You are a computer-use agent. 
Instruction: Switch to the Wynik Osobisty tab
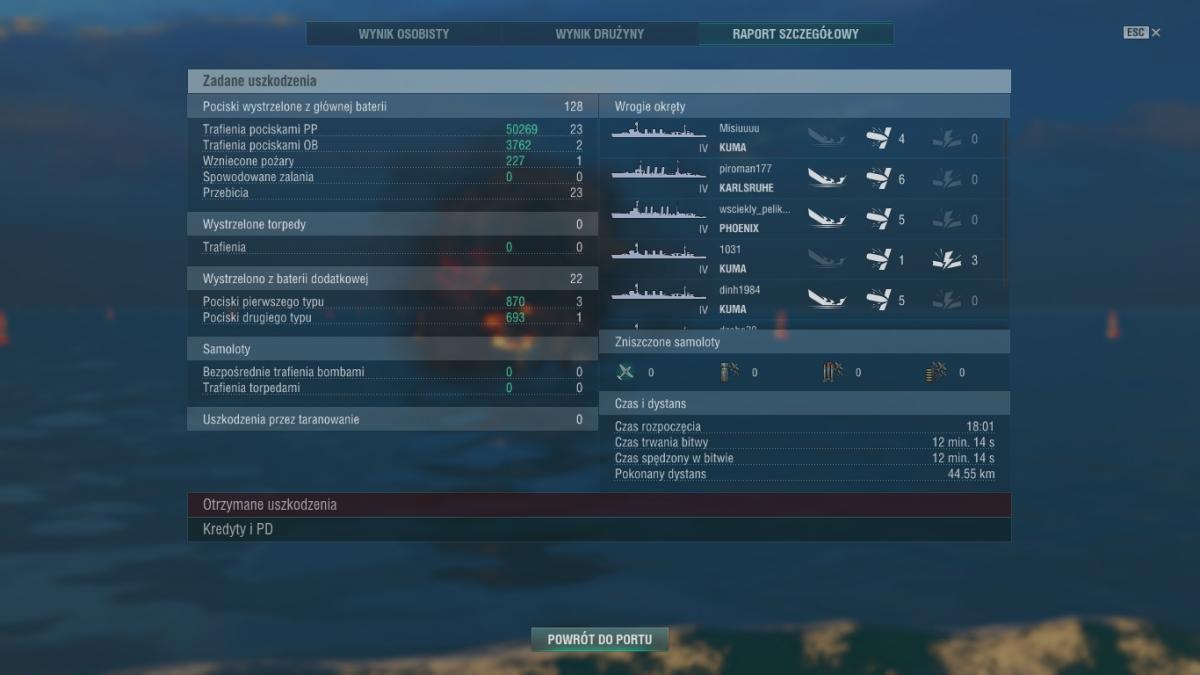click(x=404, y=34)
